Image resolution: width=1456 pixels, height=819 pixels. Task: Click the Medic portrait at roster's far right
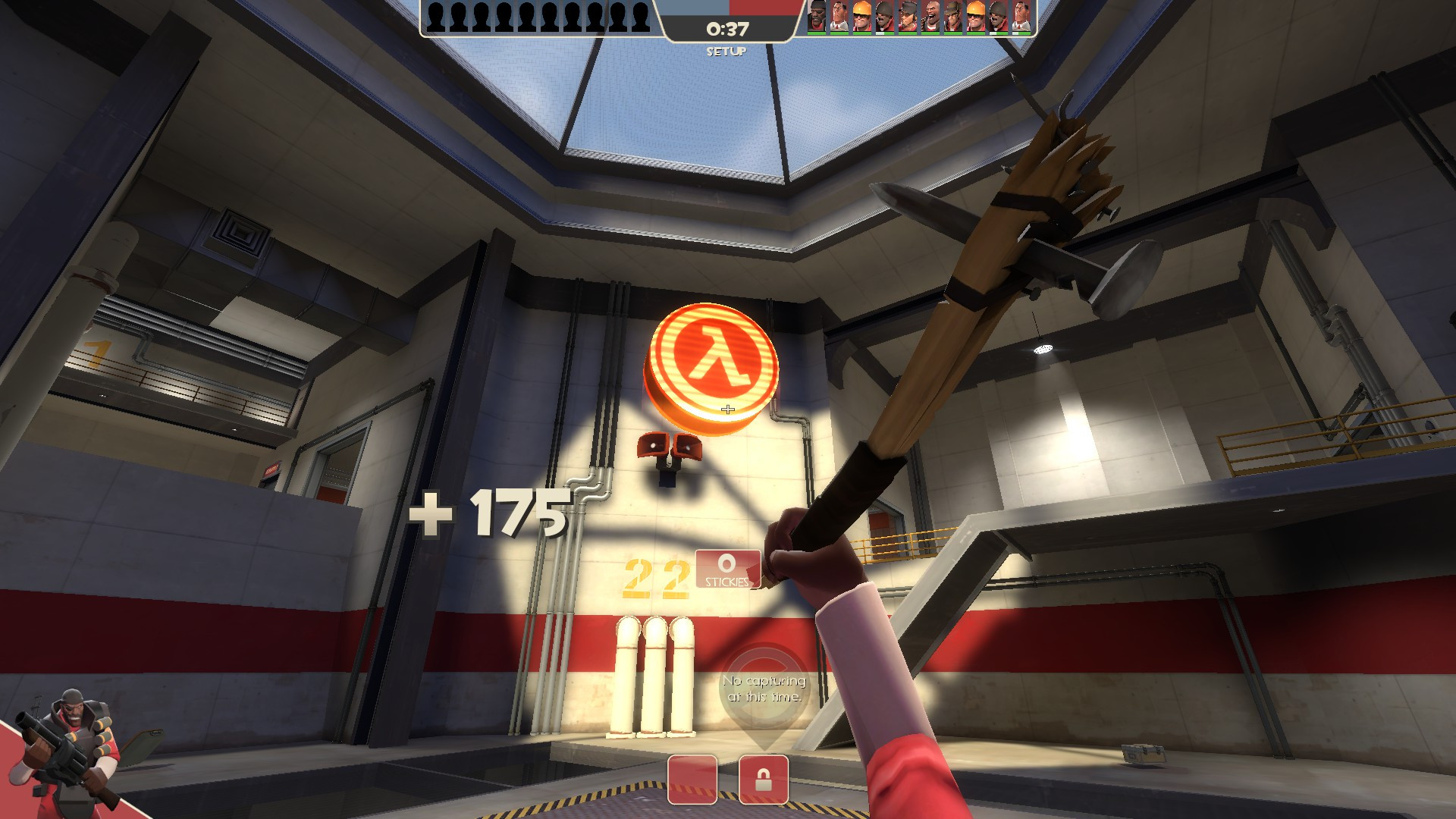coord(1022,17)
